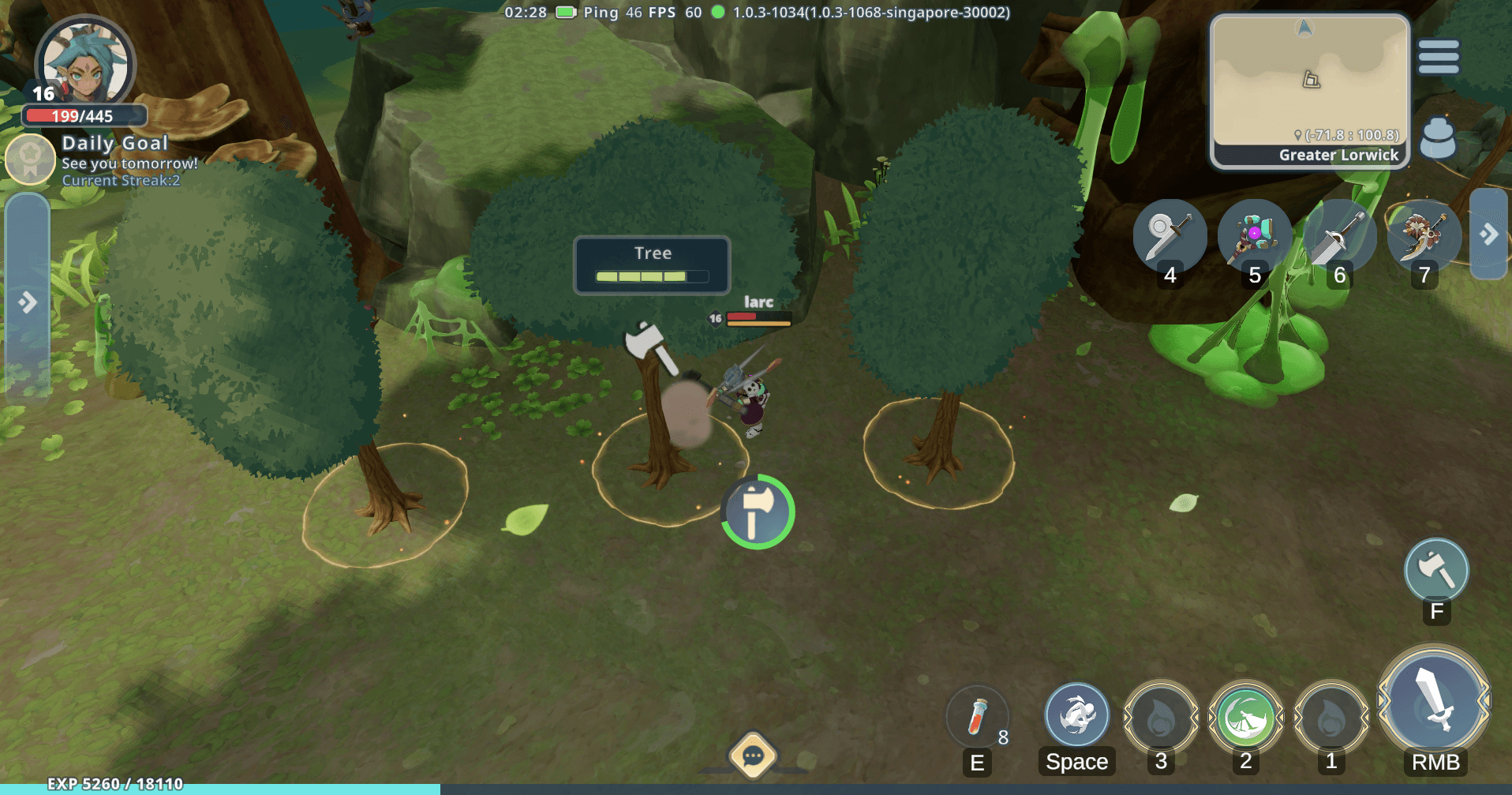Open the inventory bag icon

(x=1437, y=139)
